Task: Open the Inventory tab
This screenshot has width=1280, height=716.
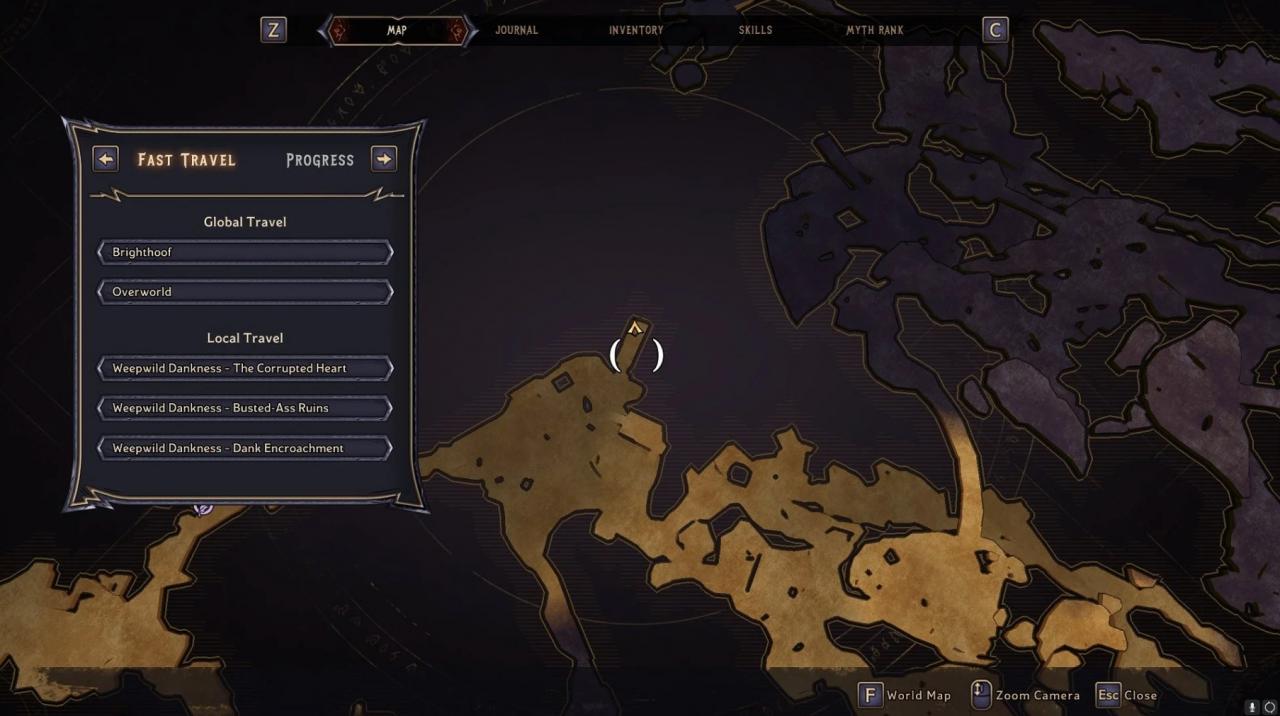Action: point(636,30)
